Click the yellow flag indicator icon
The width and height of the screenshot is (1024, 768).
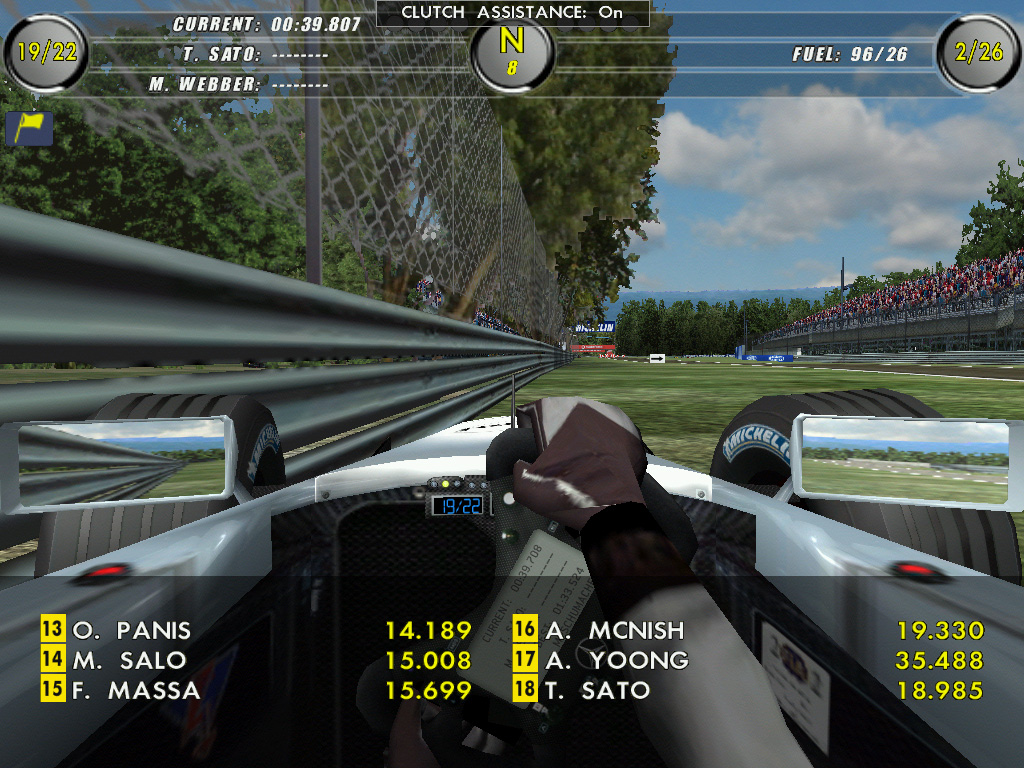(x=29, y=128)
